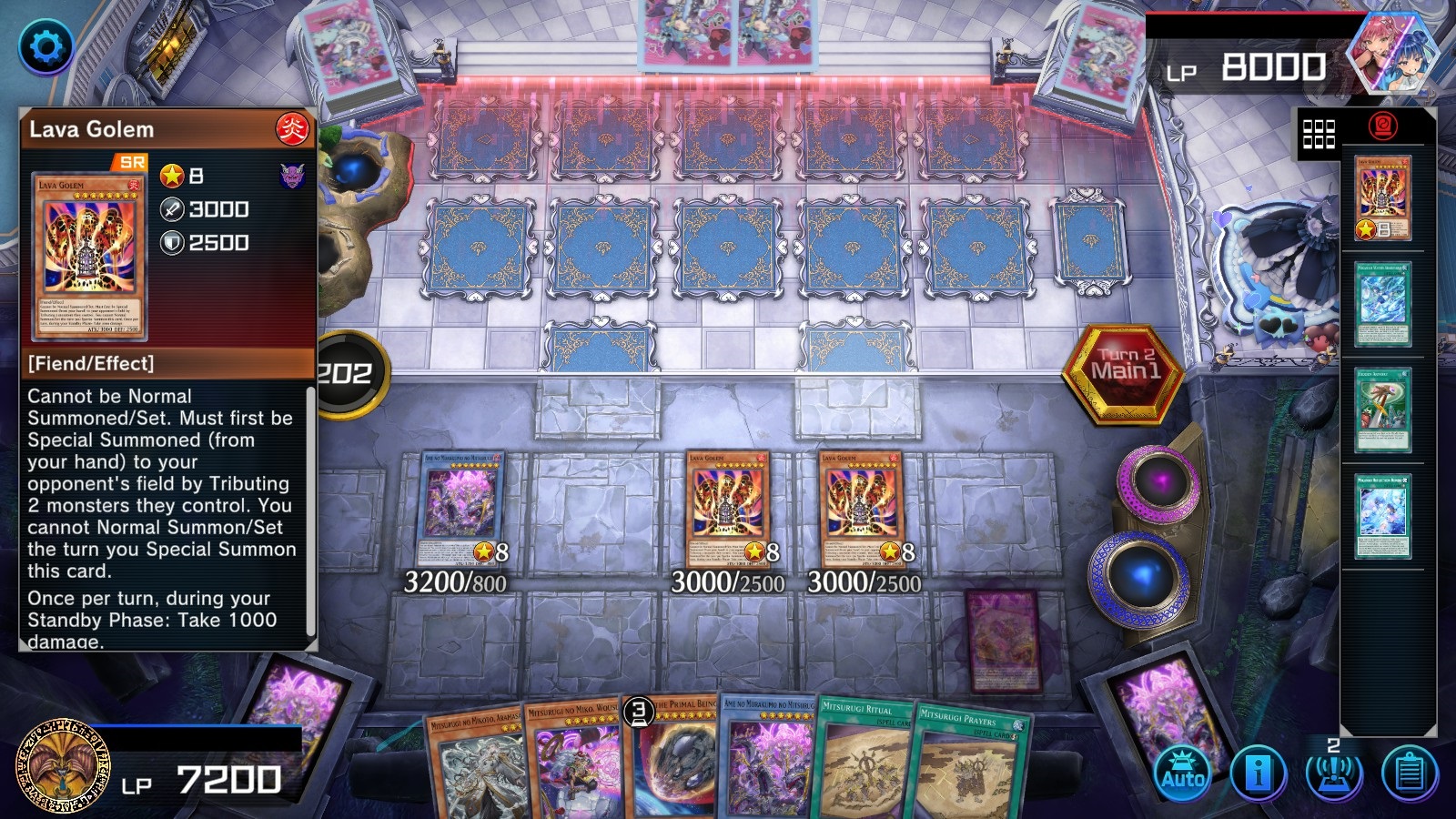Click the exclamation chain alert icon
1456x819 pixels.
(1332, 772)
